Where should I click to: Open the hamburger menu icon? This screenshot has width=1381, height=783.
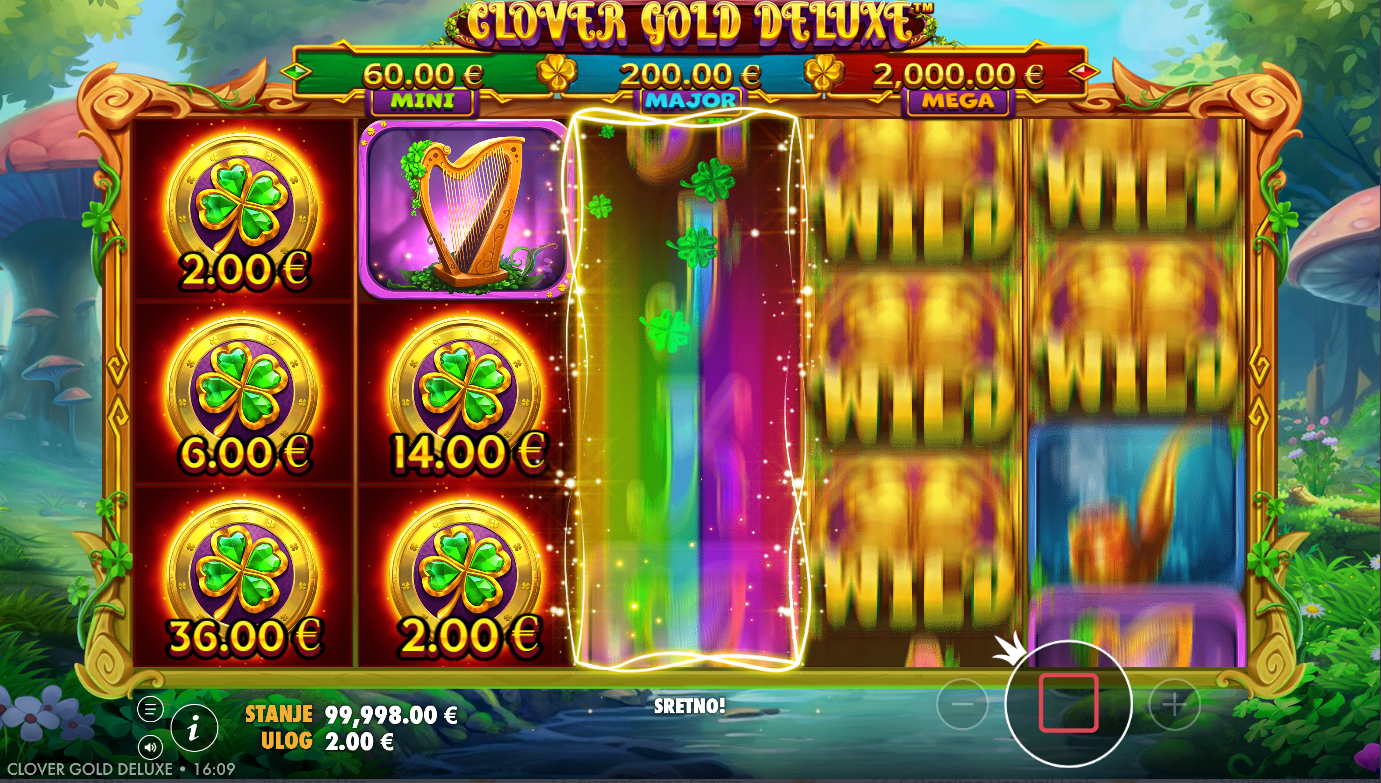[x=150, y=709]
